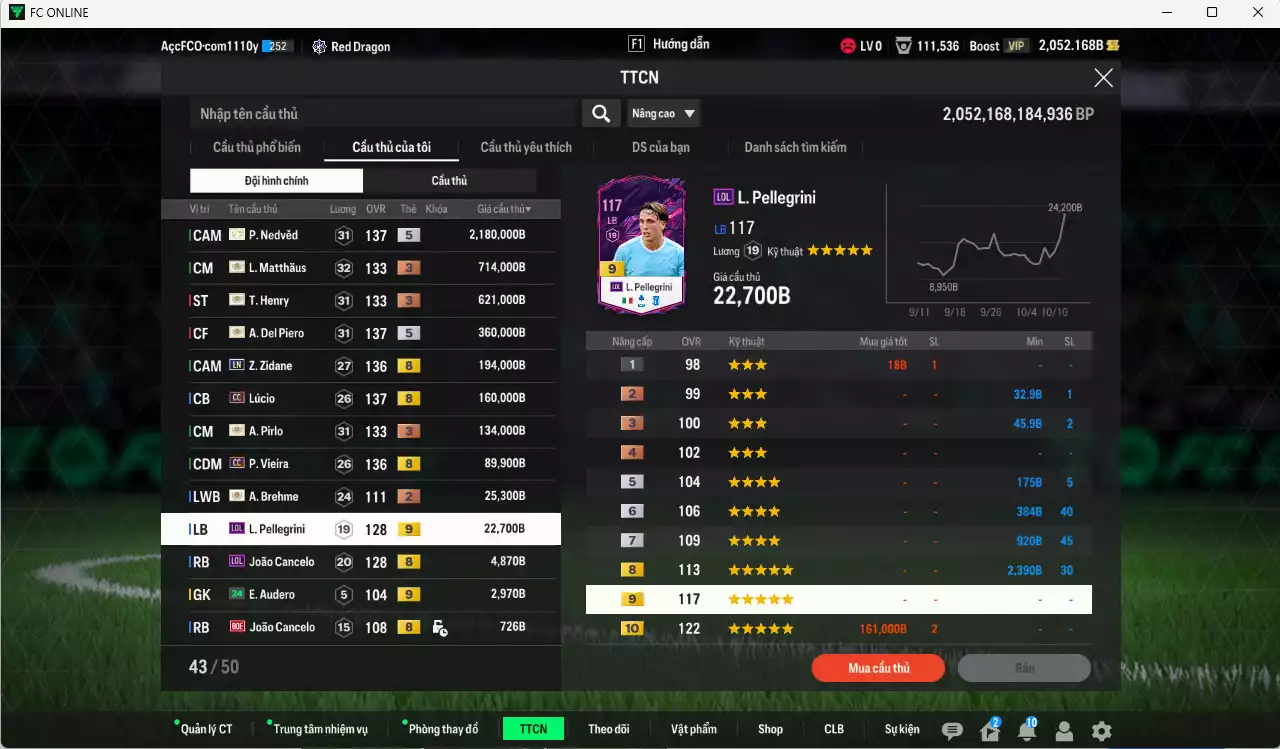Sort the list by Giá cầu thủ
The width and height of the screenshot is (1280, 749).
pyautogui.click(x=504, y=209)
